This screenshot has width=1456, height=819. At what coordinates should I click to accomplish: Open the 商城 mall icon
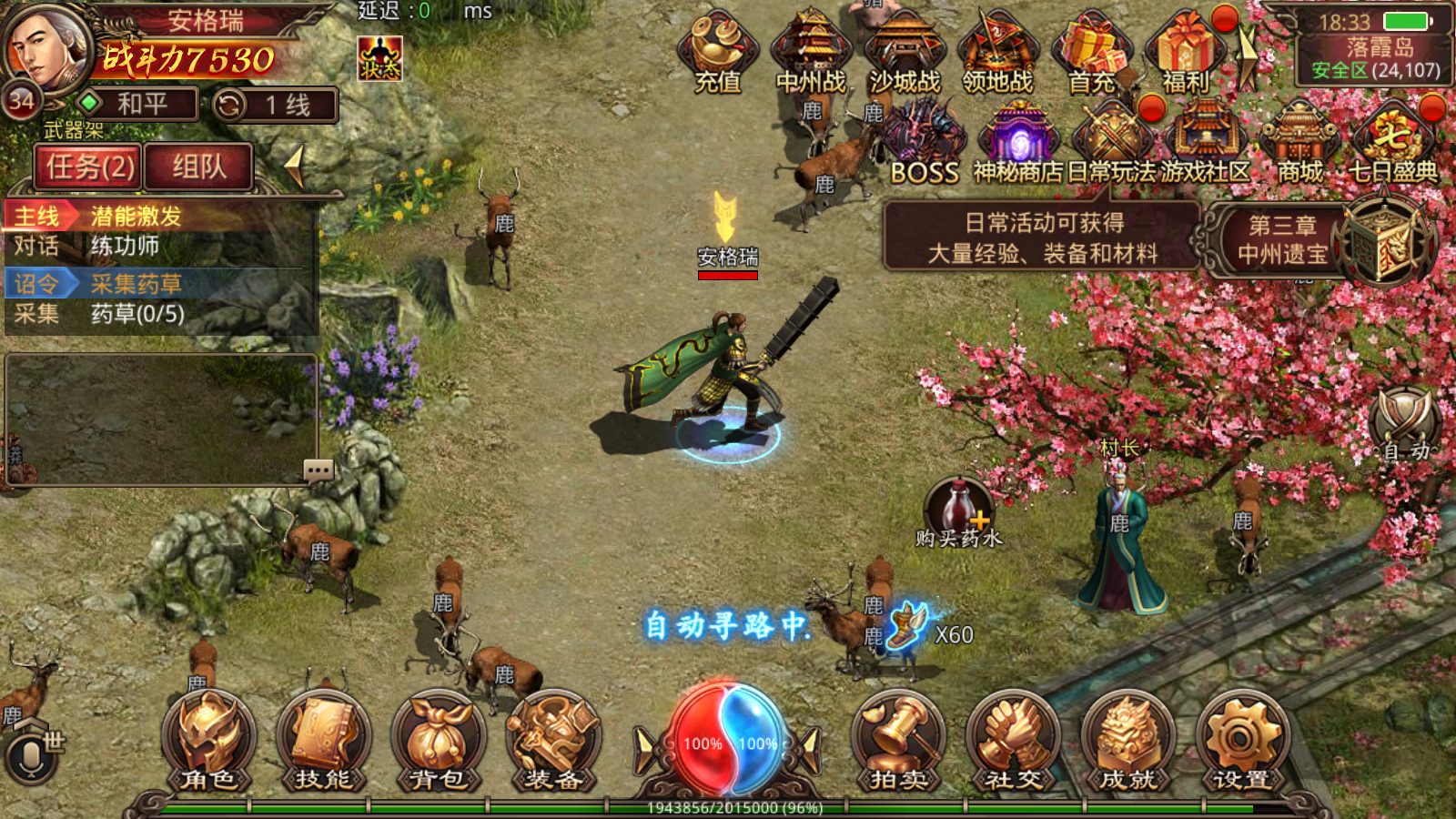coord(1299,144)
